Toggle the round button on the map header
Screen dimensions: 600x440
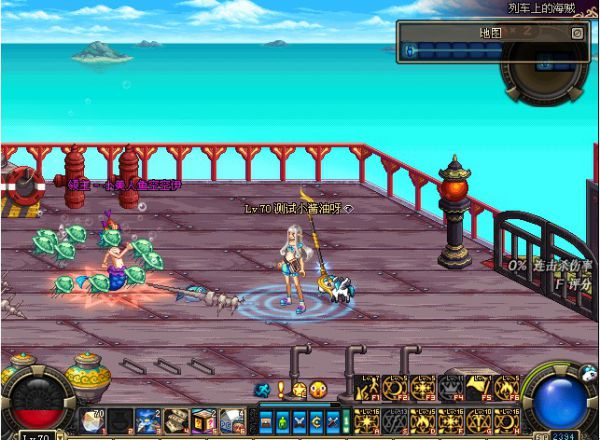(577, 32)
